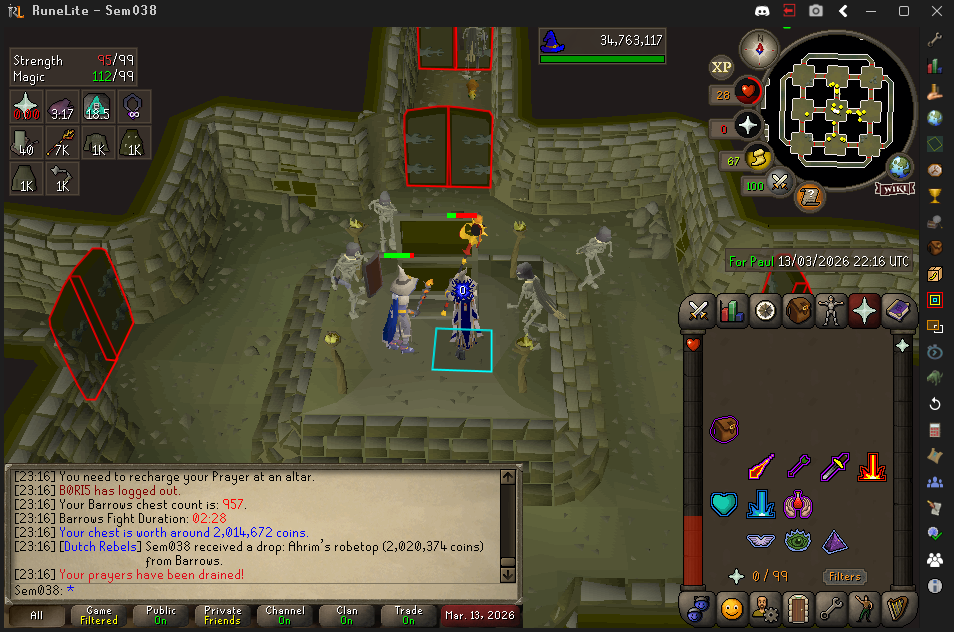The height and width of the screenshot is (632, 954).
Task: Click the Filters button in prayer panel
Action: coord(845,576)
